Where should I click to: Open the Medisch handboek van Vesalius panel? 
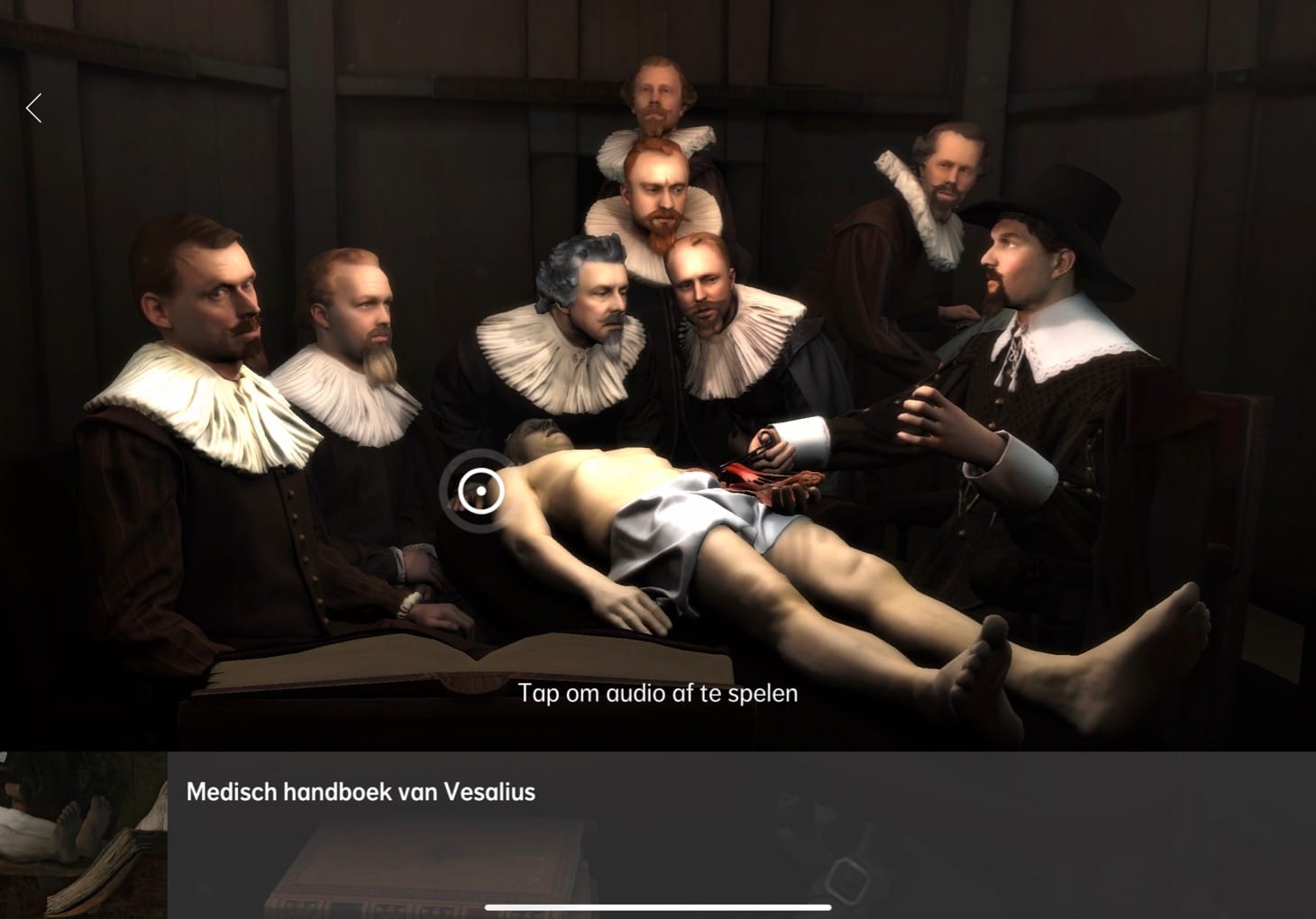pos(361,792)
